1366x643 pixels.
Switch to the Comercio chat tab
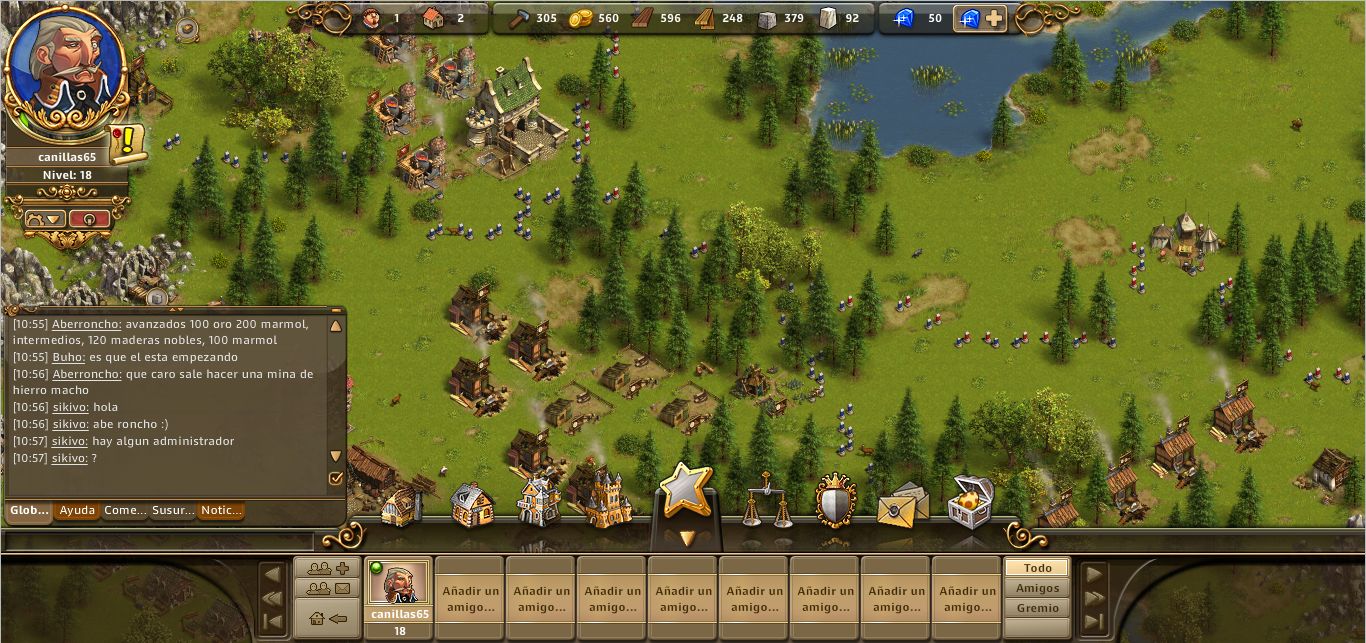tap(125, 511)
